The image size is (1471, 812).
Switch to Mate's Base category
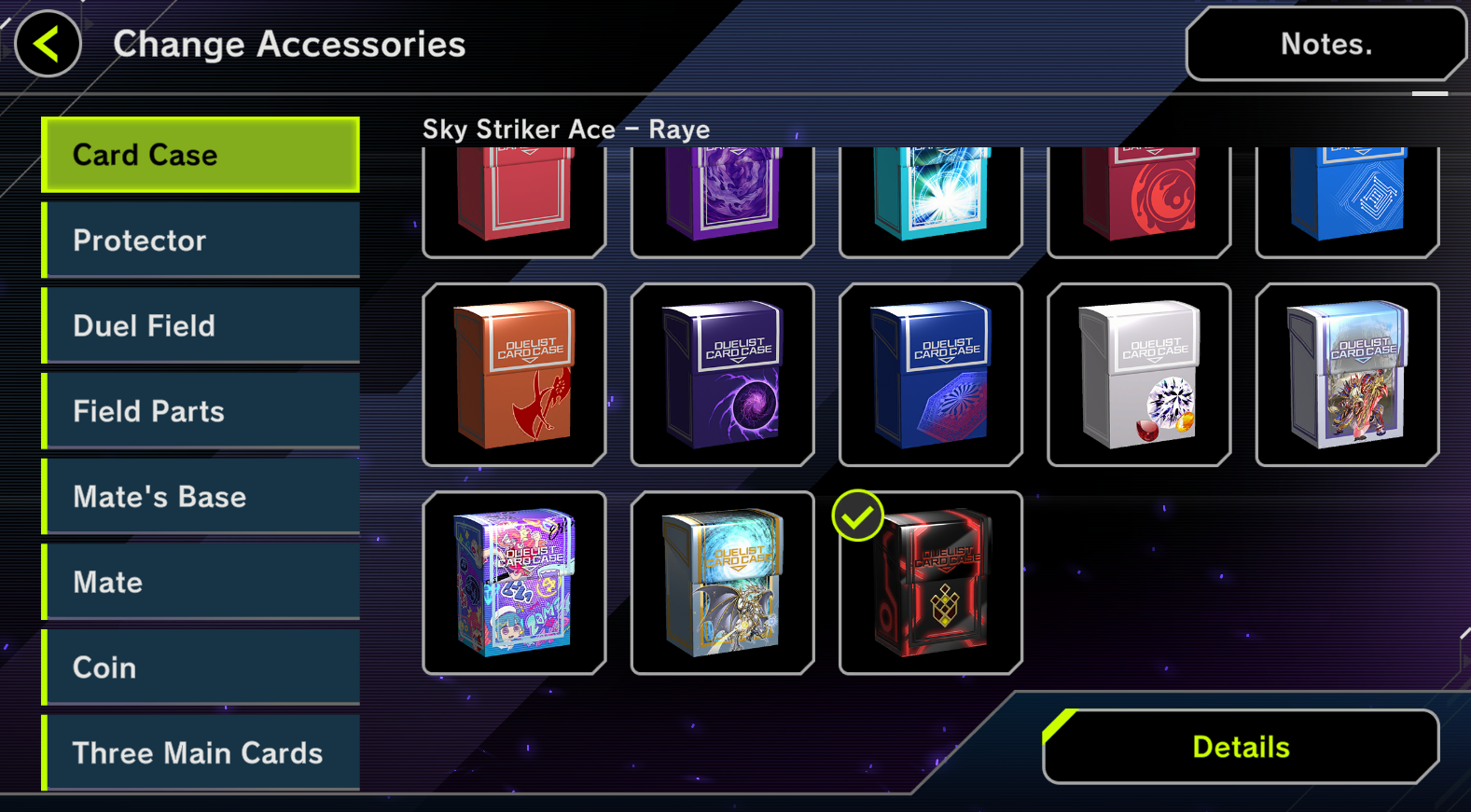(x=201, y=497)
